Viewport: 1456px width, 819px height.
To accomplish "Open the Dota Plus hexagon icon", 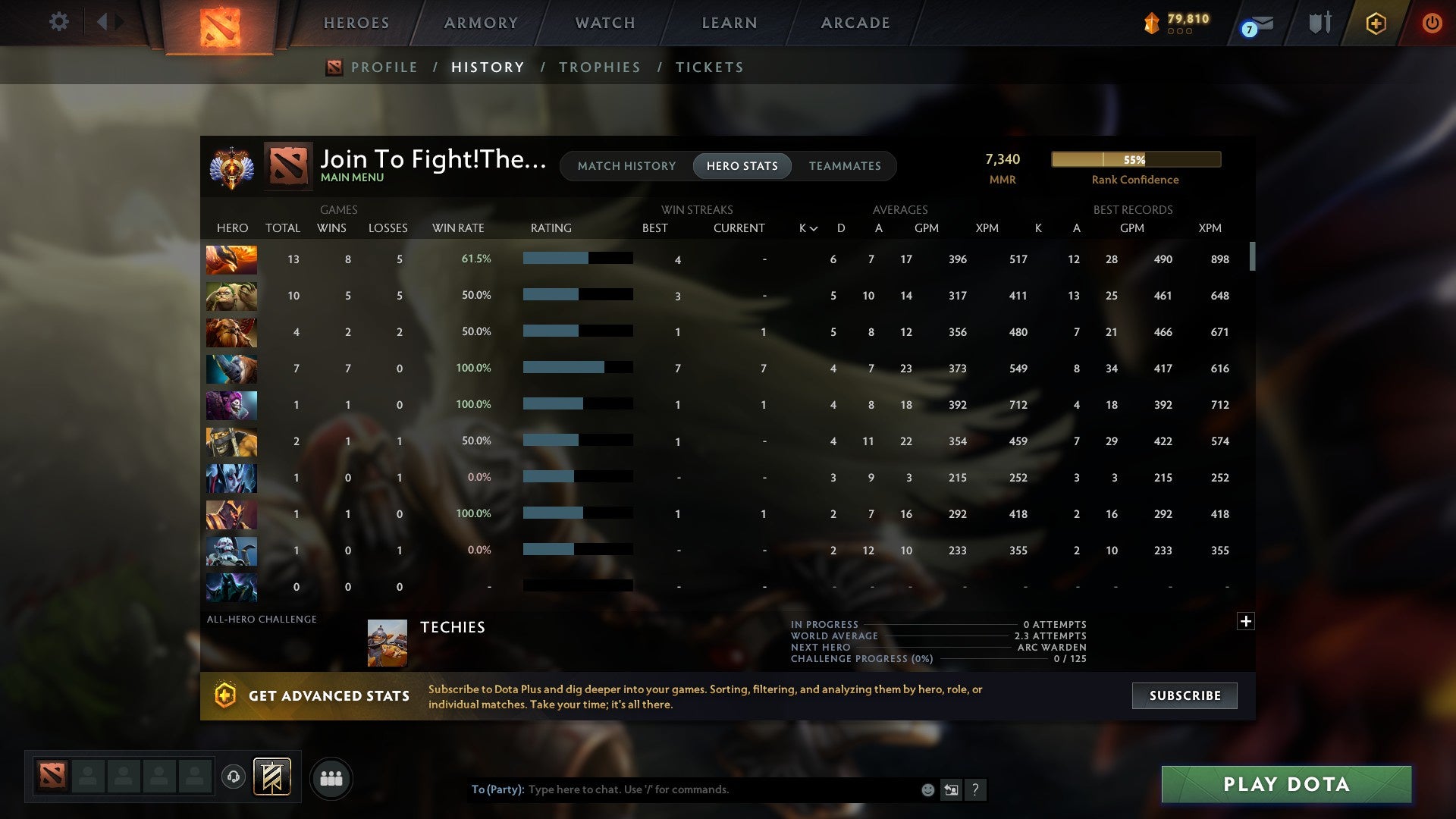I will coord(1376,23).
